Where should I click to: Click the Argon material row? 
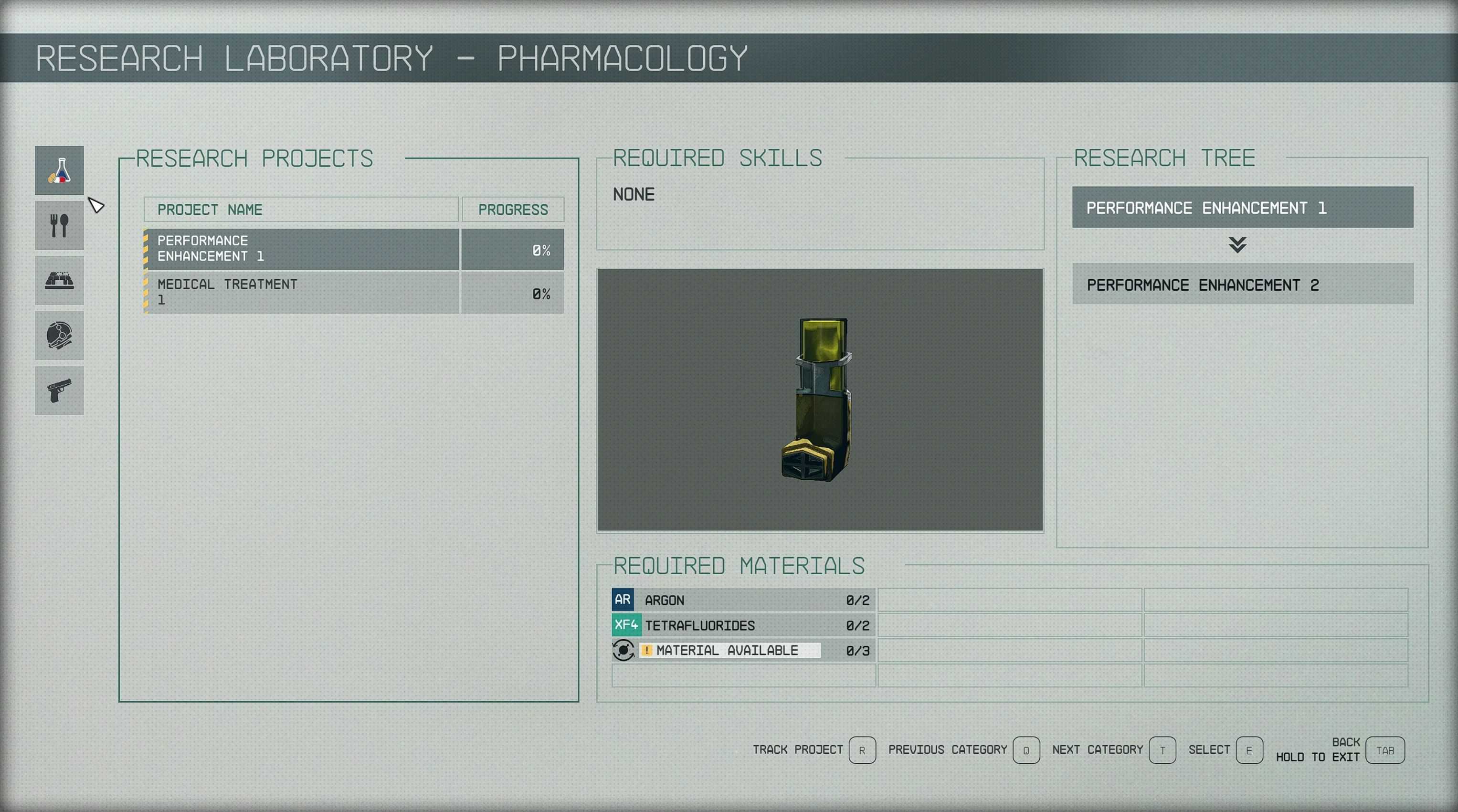click(x=743, y=600)
